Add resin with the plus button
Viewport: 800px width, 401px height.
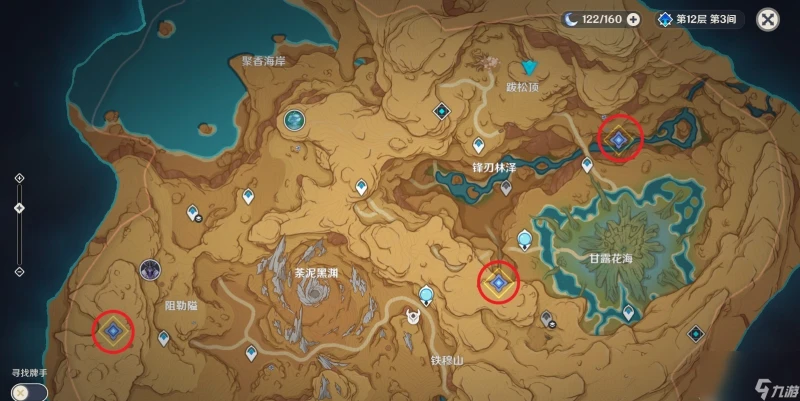(x=633, y=19)
